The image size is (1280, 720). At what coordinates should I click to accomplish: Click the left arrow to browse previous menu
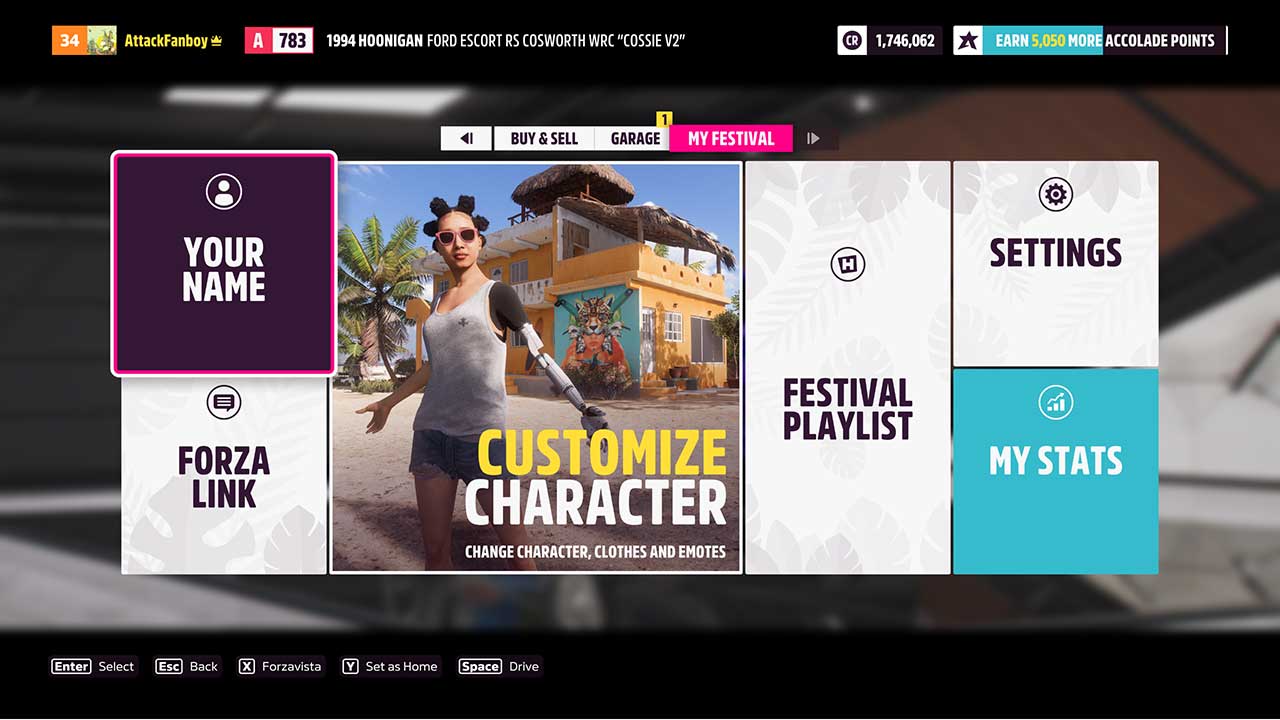[466, 138]
